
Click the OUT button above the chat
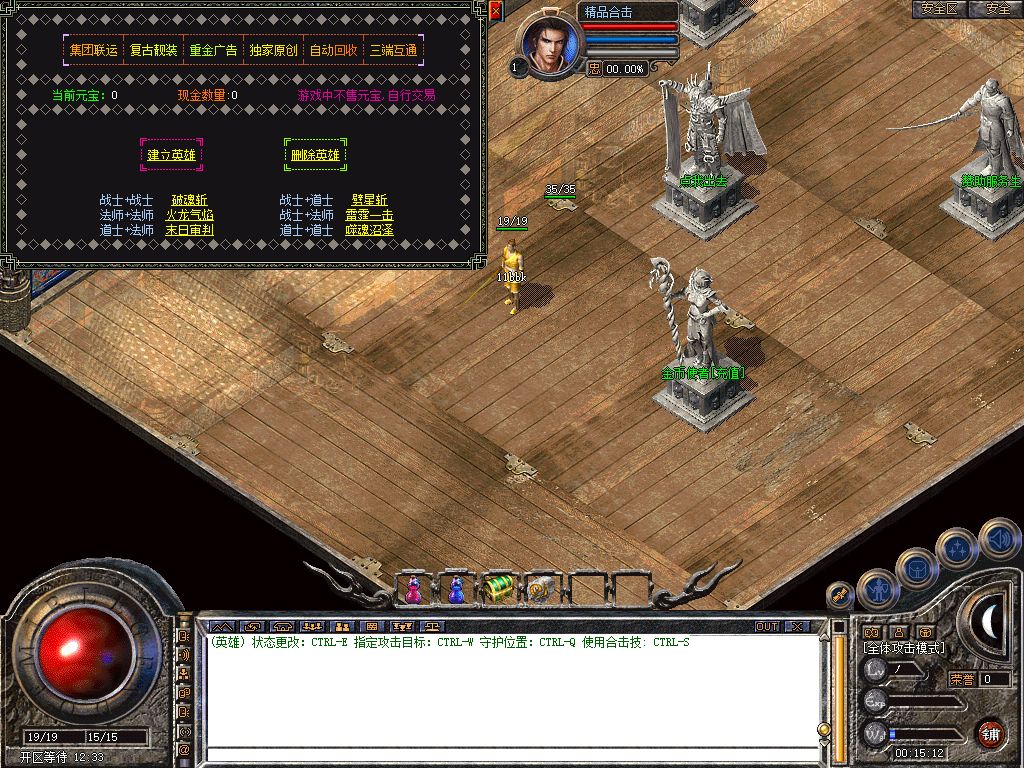point(767,627)
